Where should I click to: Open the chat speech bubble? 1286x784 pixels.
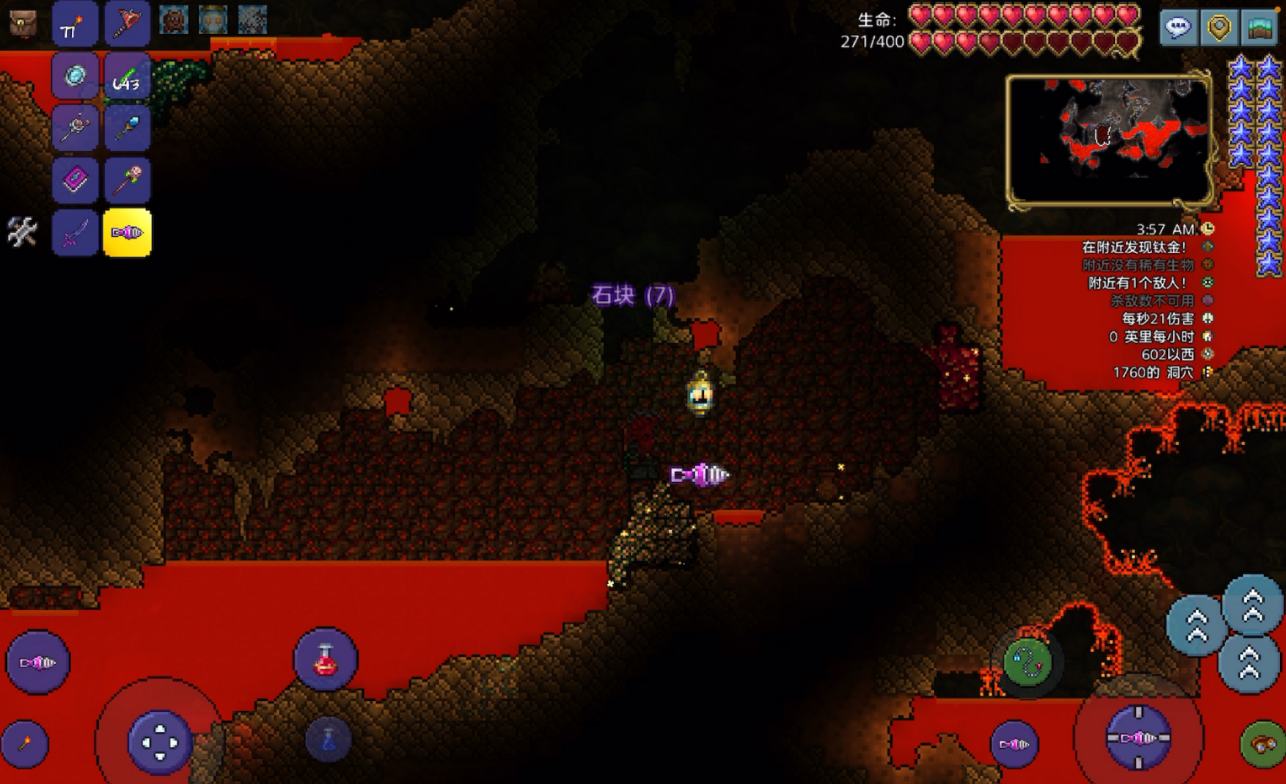pyautogui.click(x=1179, y=27)
